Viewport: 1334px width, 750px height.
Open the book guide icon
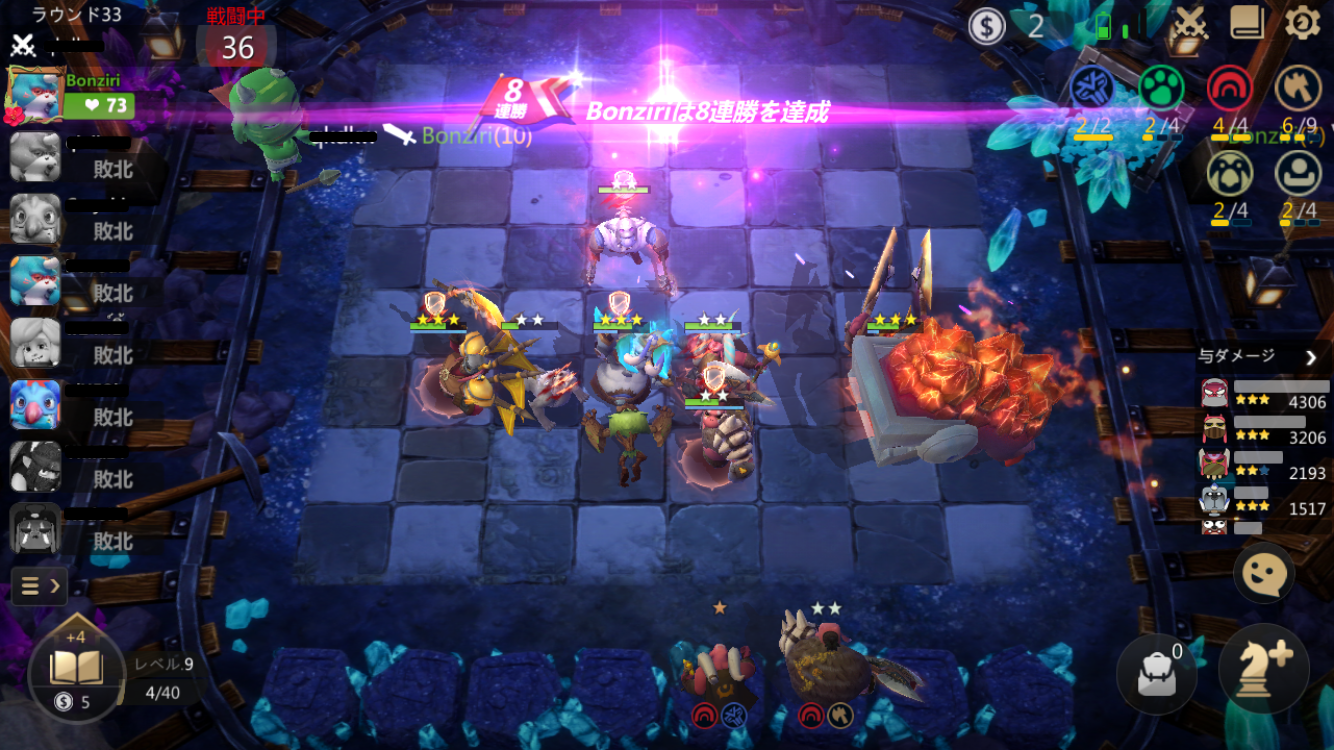click(x=1247, y=23)
